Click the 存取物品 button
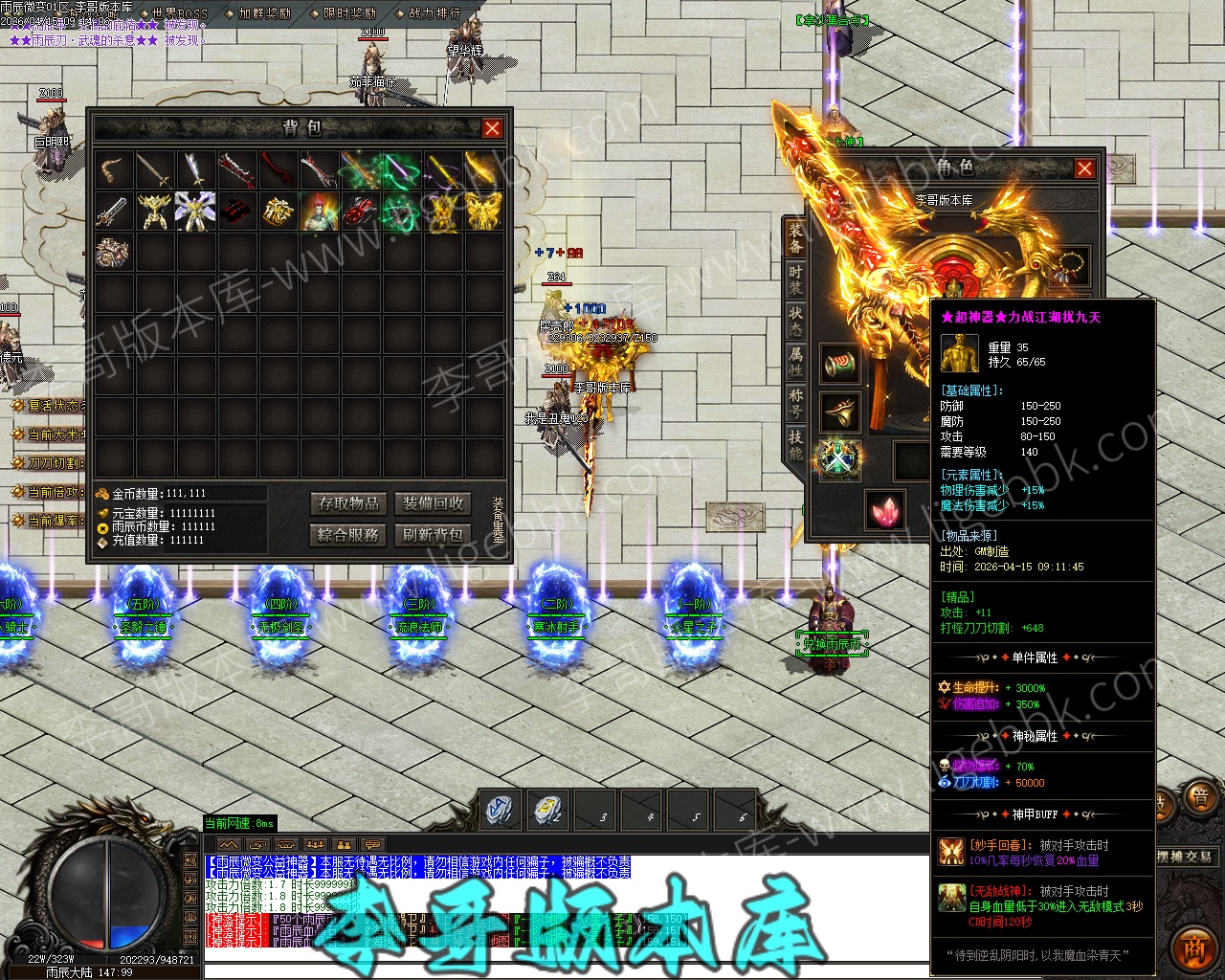This screenshot has height=980, width=1225. click(x=349, y=503)
